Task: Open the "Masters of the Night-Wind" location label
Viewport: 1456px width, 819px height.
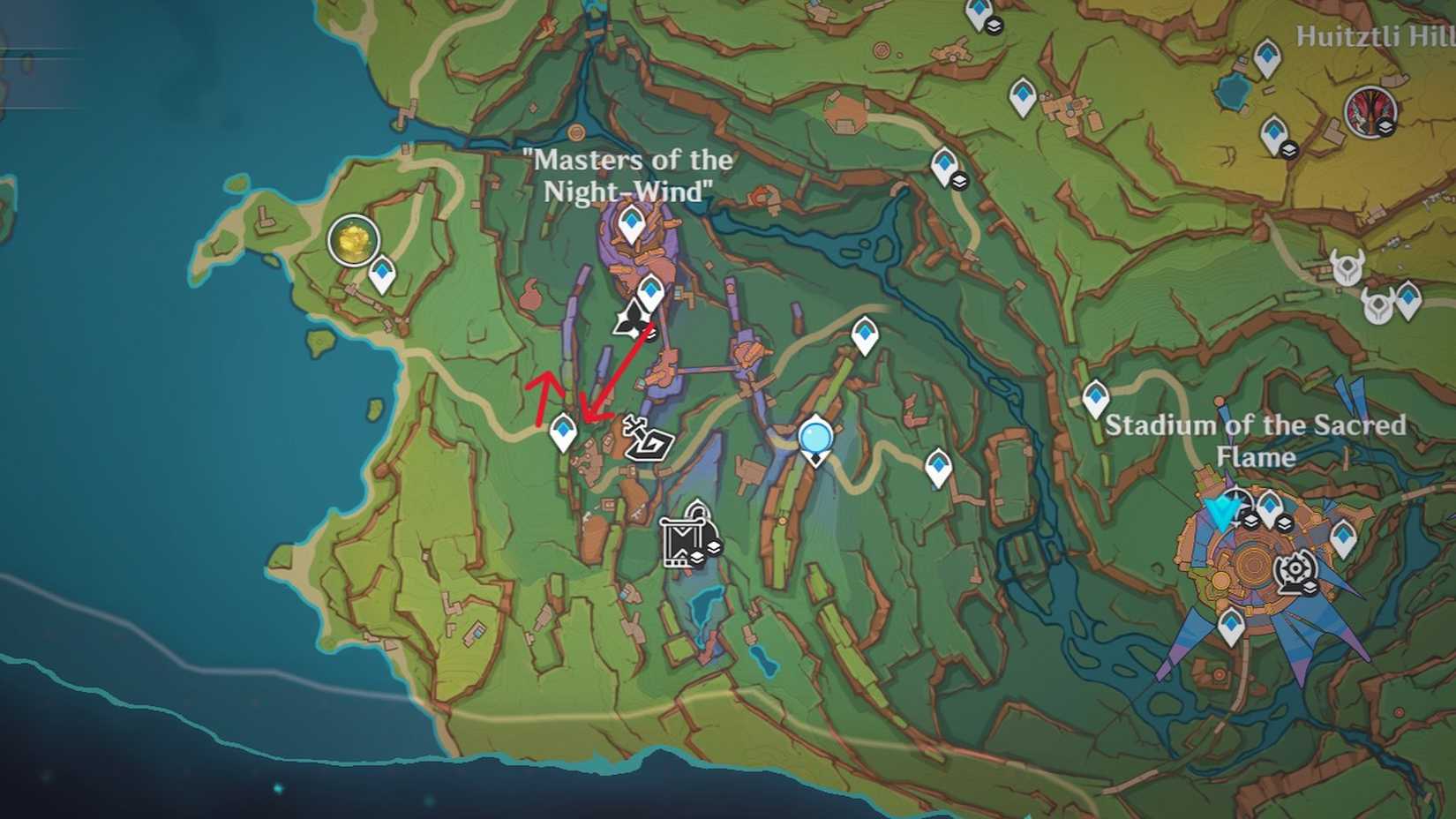Action: tap(627, 177)
